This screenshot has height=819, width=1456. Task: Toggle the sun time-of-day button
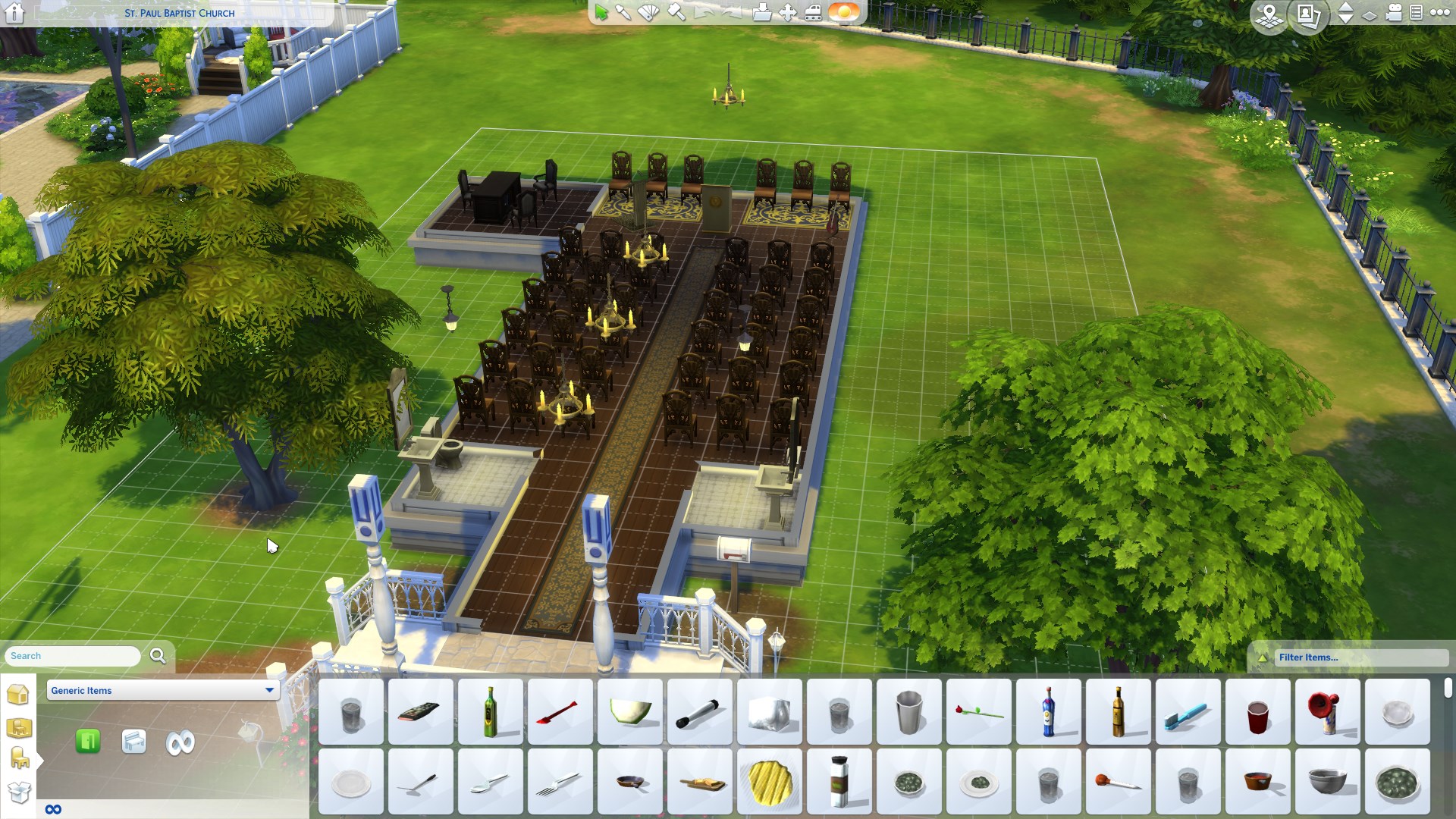844,13
